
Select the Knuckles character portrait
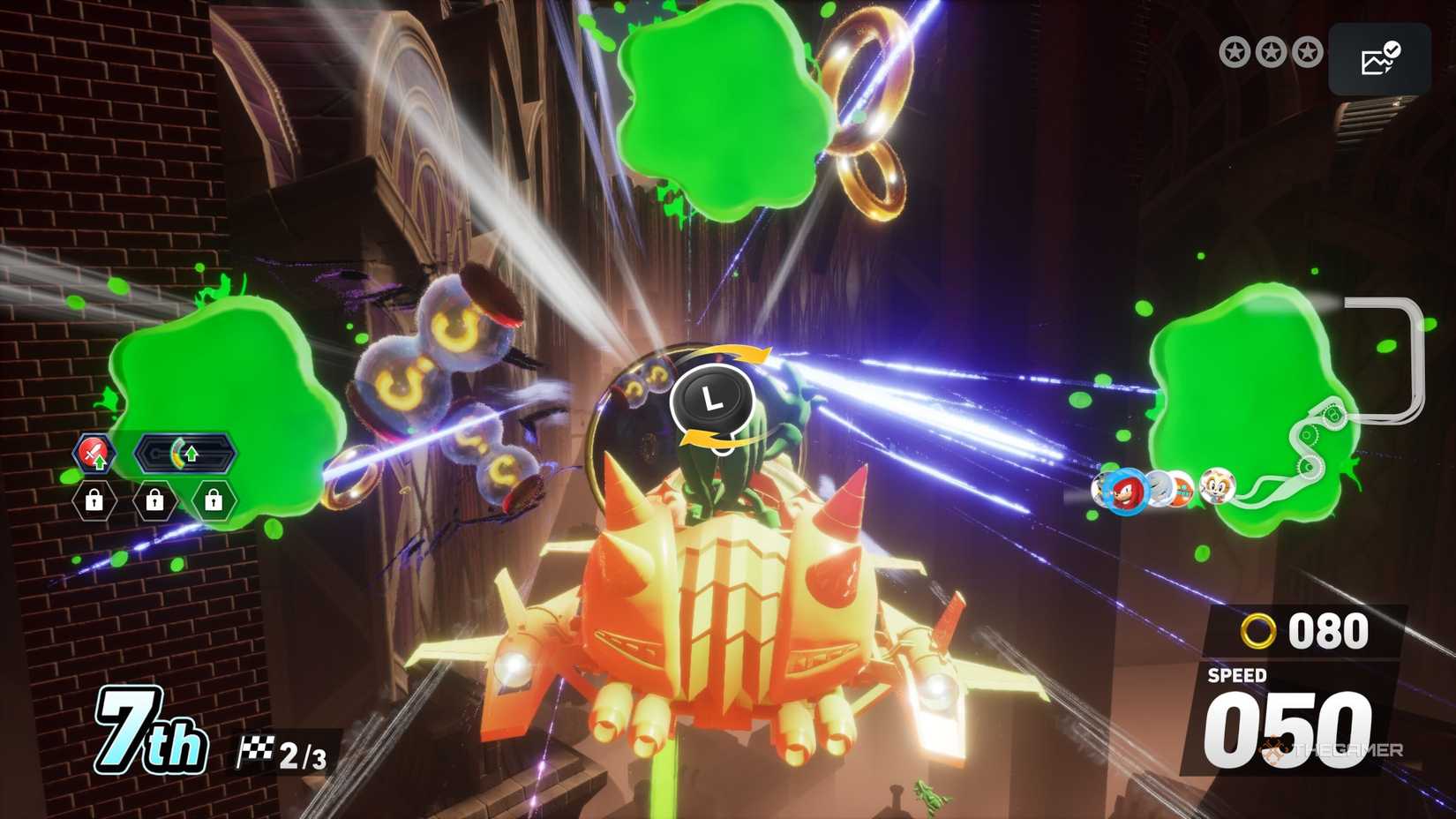point(1128,491)
